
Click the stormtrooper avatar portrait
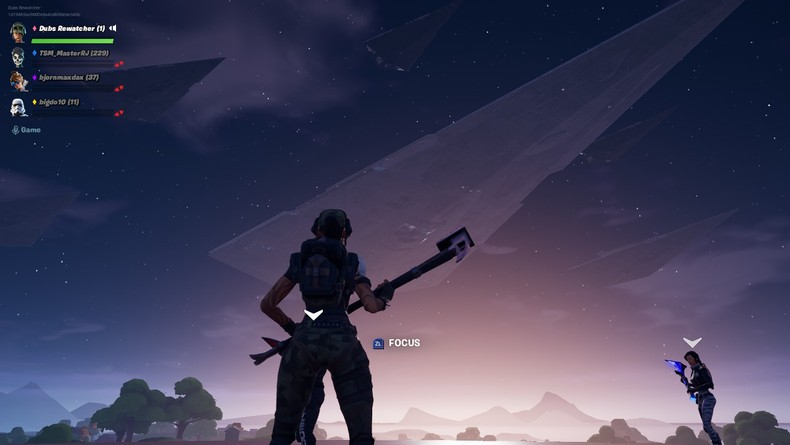pyautogui.click(x=18, y=106)
